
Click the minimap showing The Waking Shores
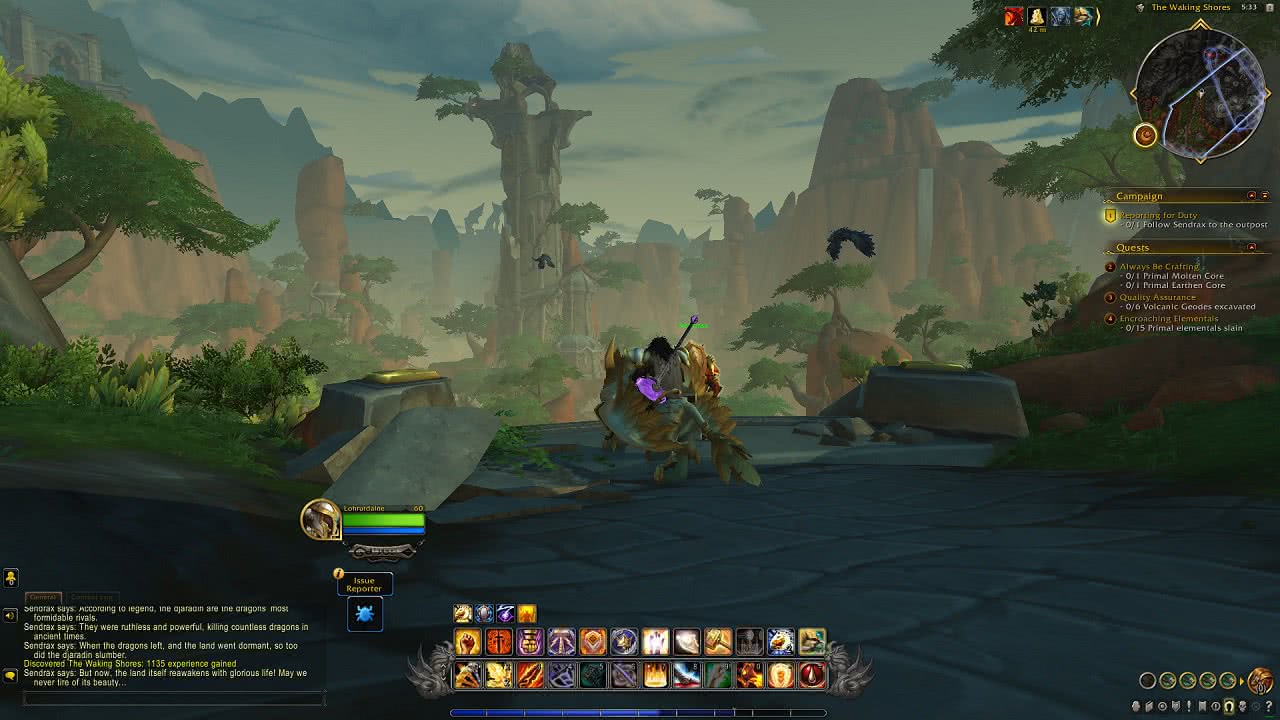[x=1201, y=95]
